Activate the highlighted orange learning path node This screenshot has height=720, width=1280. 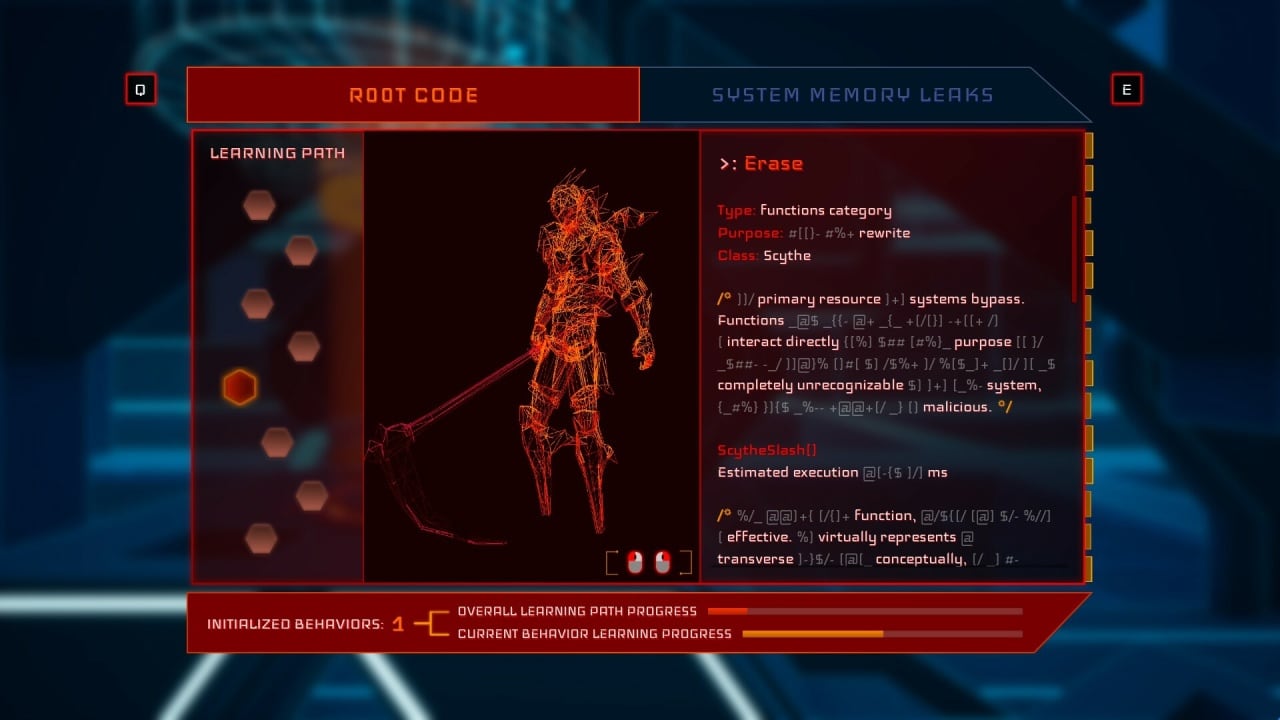[x=240, y=388]
